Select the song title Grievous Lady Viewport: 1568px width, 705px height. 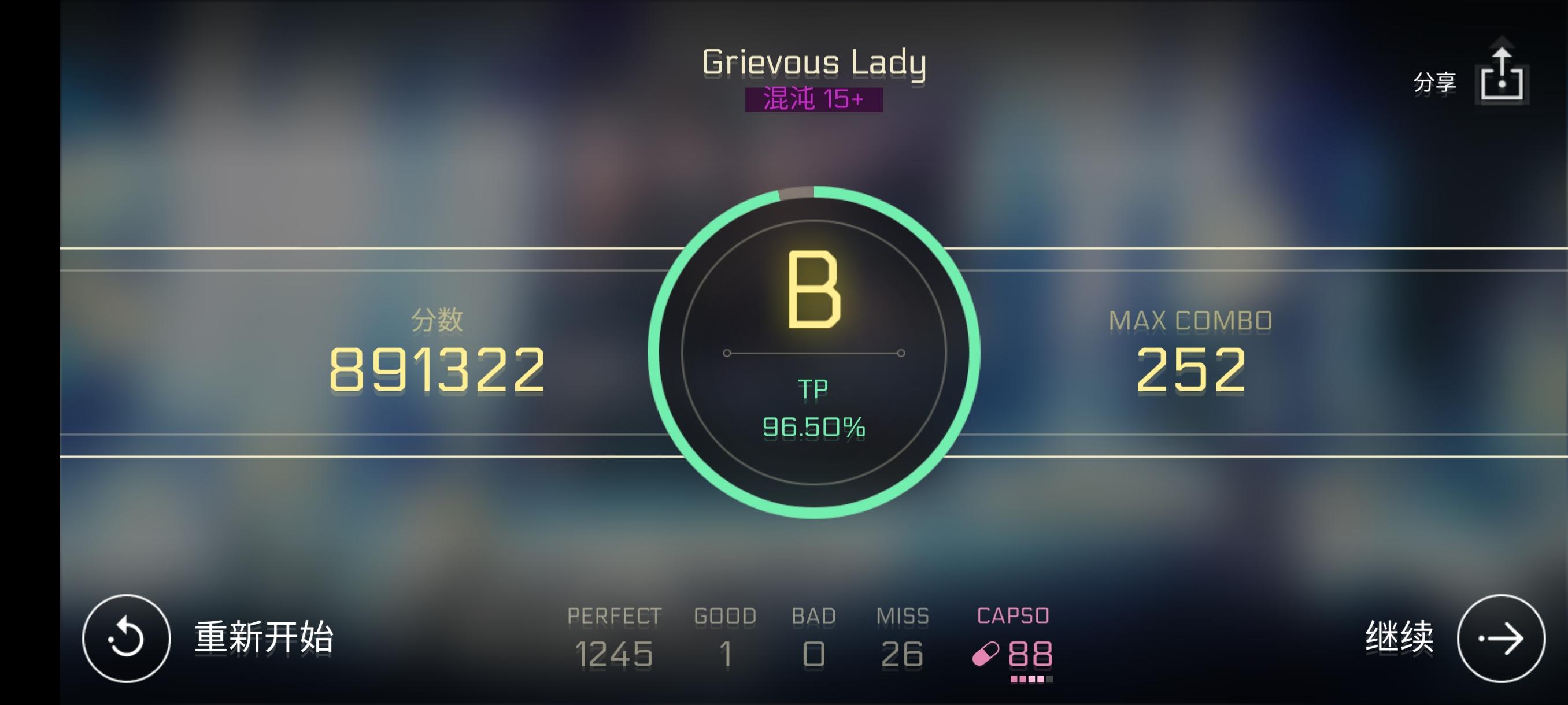click(x=814, y=61)
